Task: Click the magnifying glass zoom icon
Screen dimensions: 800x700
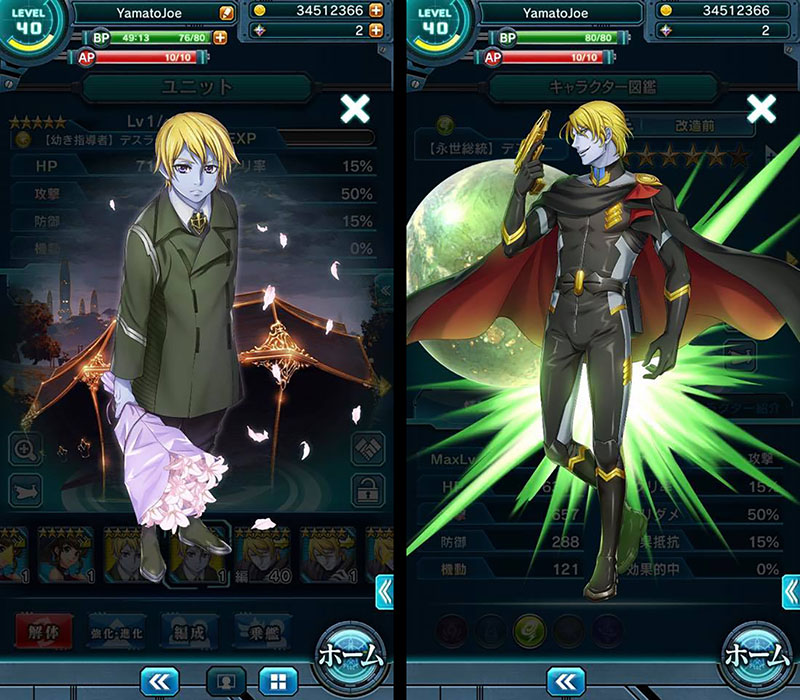Action: point(26,450)
